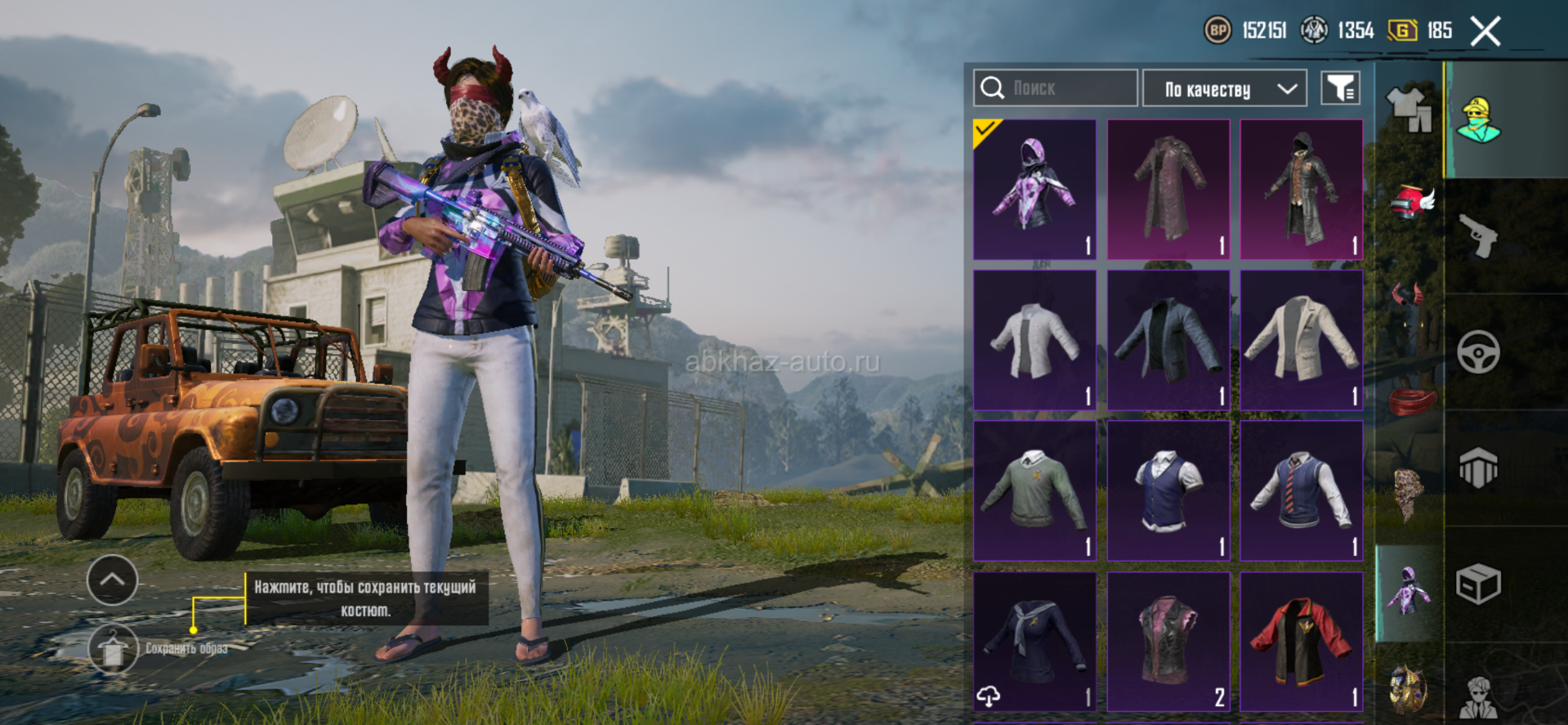The image size is (1568, 725).
Task: Pick the red jacket item
Action: tap(1301, 641)
